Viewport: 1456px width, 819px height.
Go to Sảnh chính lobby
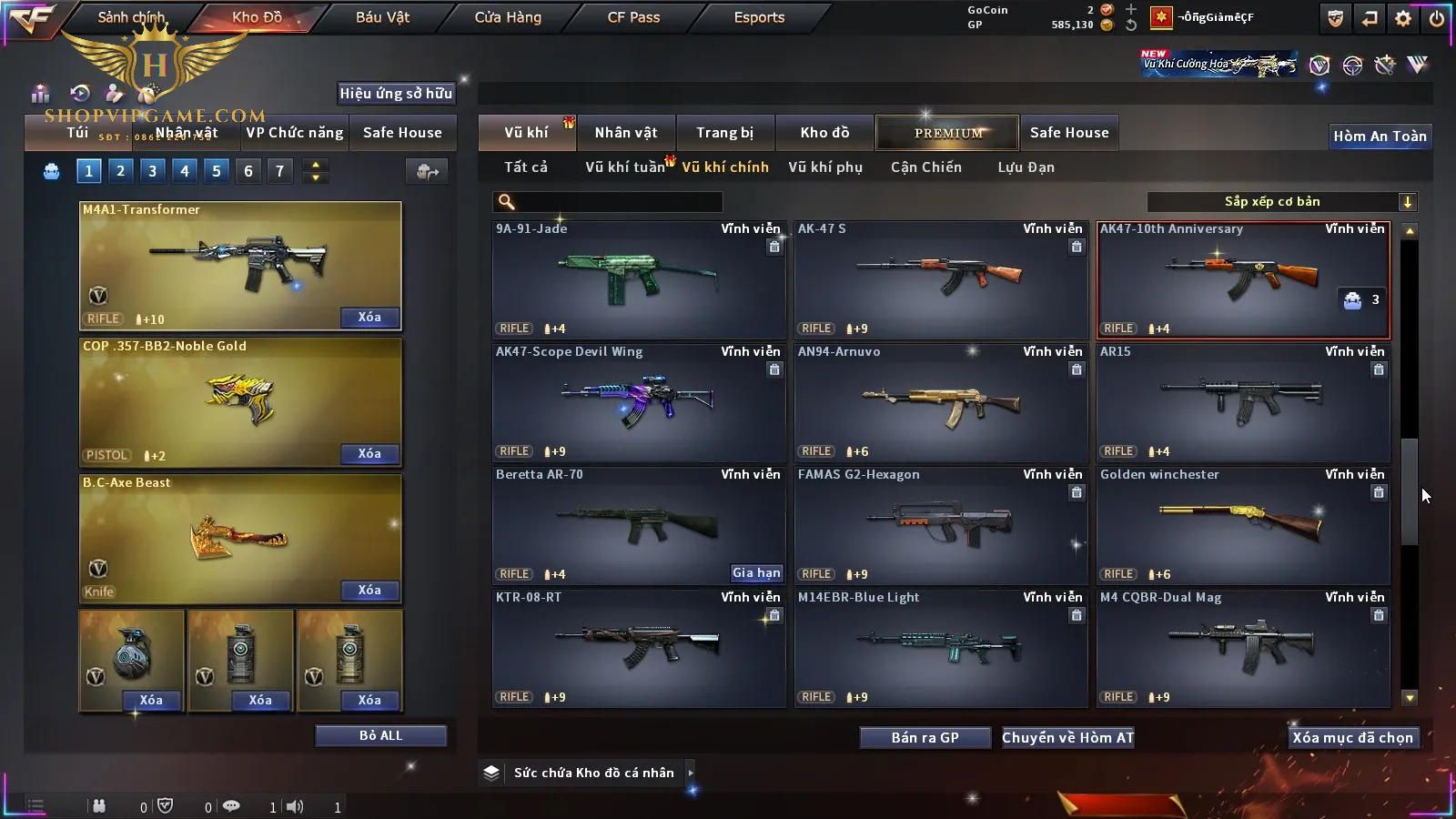[x=131, y=17]
